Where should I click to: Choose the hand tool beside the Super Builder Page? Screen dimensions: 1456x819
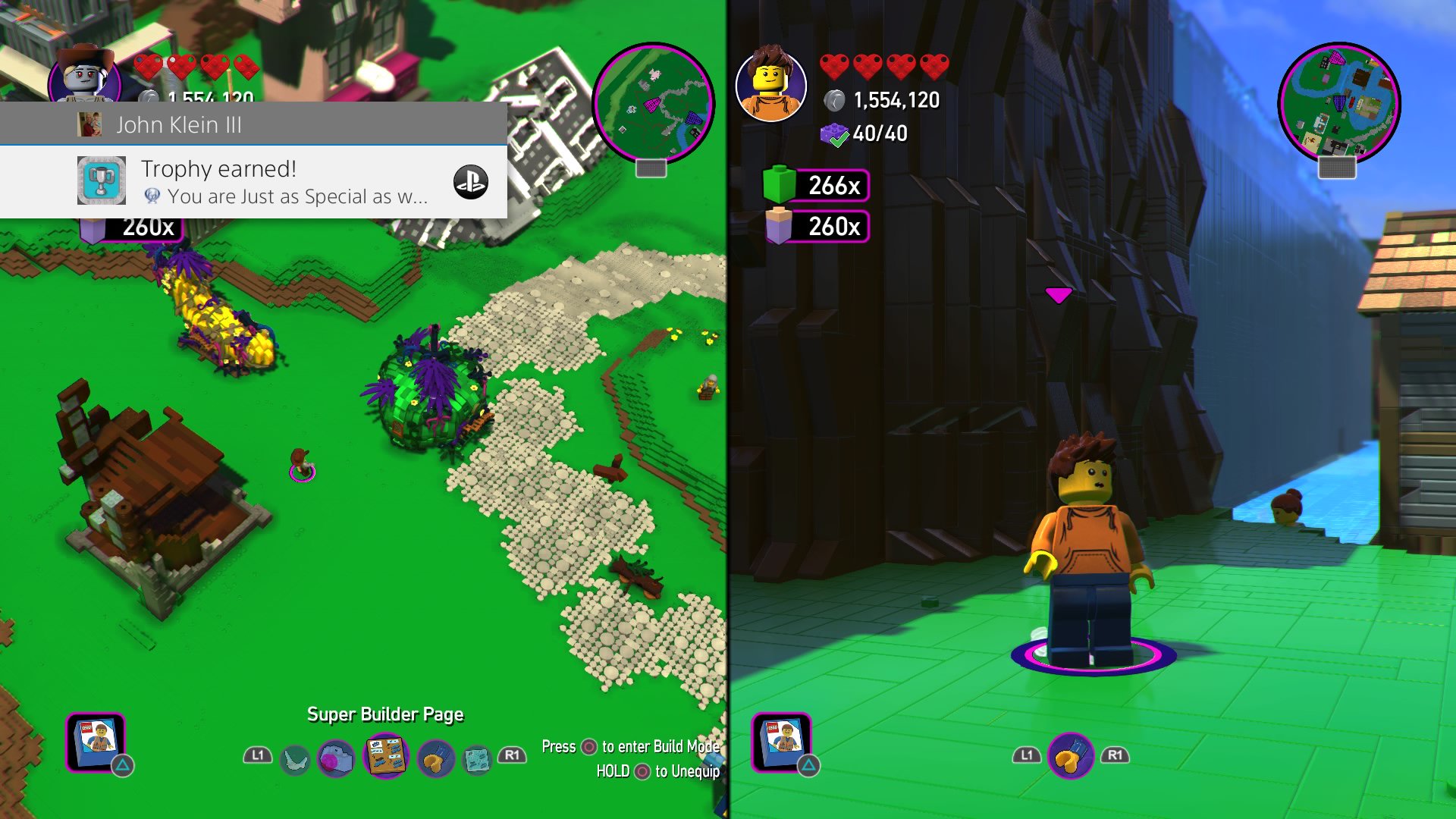[435, 758]
